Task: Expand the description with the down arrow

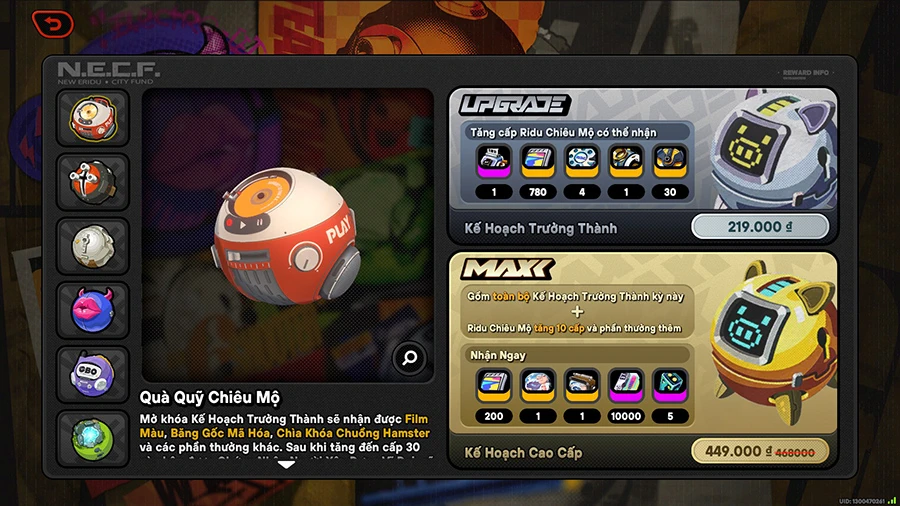Action: tap(286, 464)
